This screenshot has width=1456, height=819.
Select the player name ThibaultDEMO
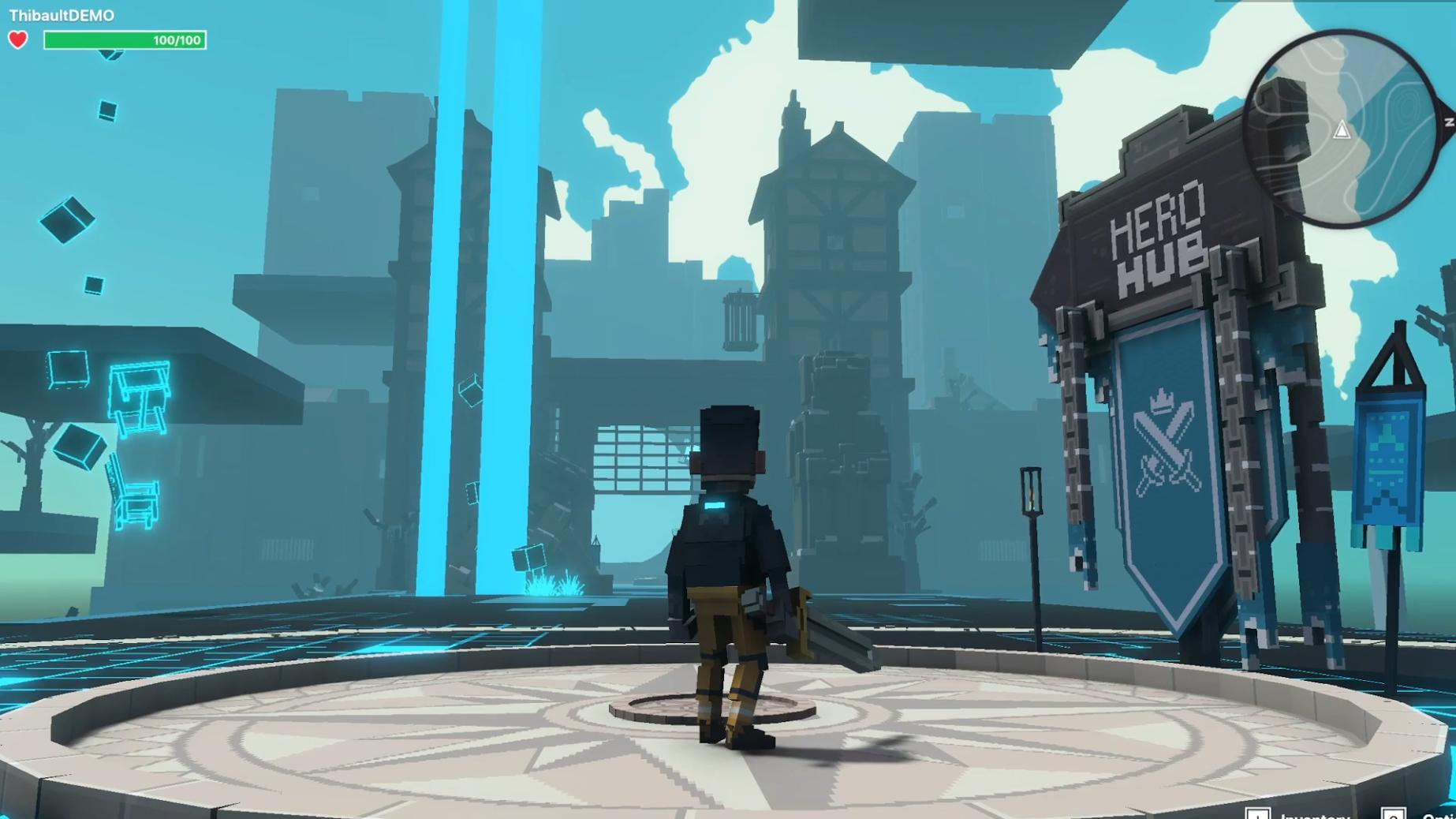63,13
